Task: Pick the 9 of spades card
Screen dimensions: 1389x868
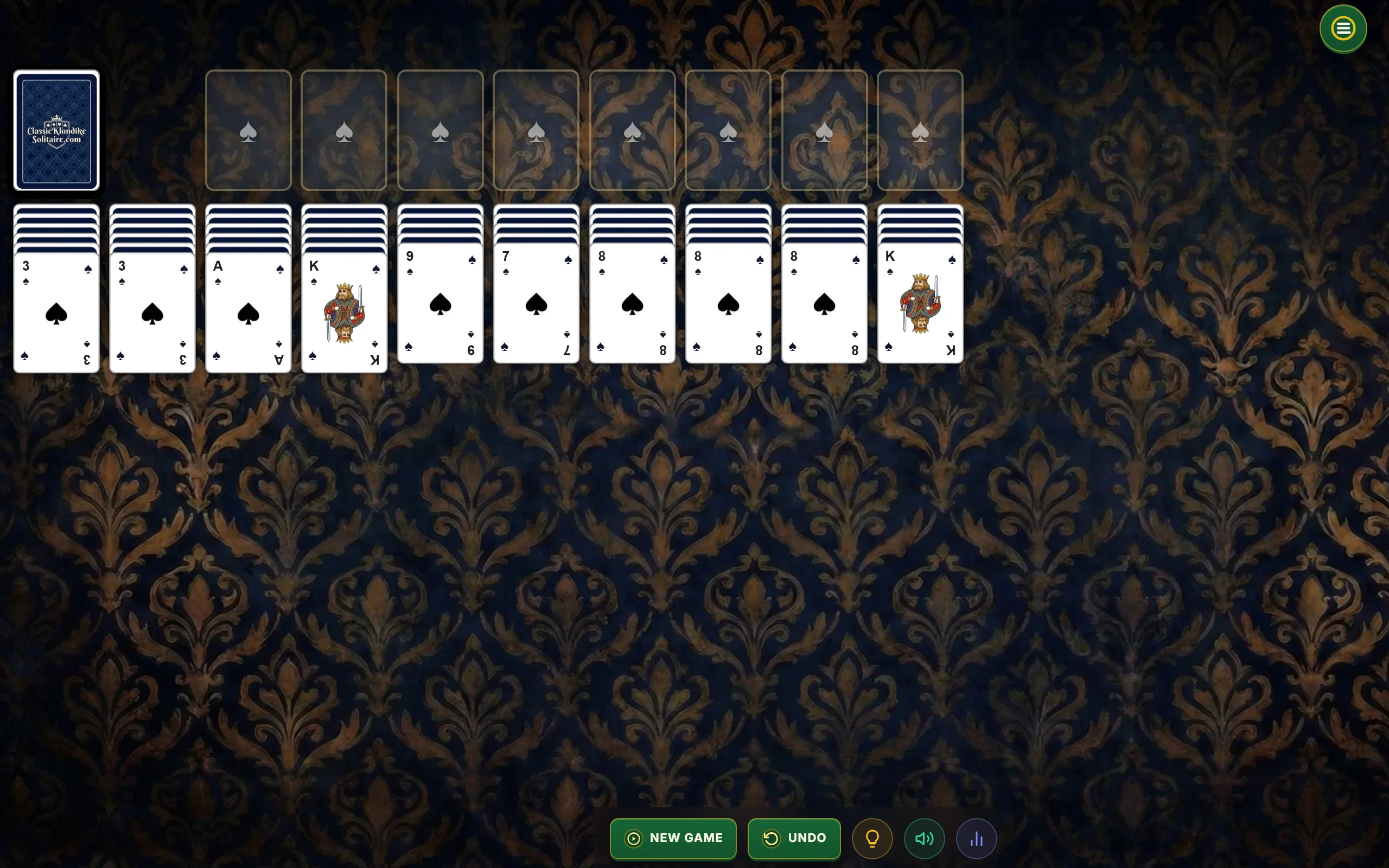Action: 440,304
